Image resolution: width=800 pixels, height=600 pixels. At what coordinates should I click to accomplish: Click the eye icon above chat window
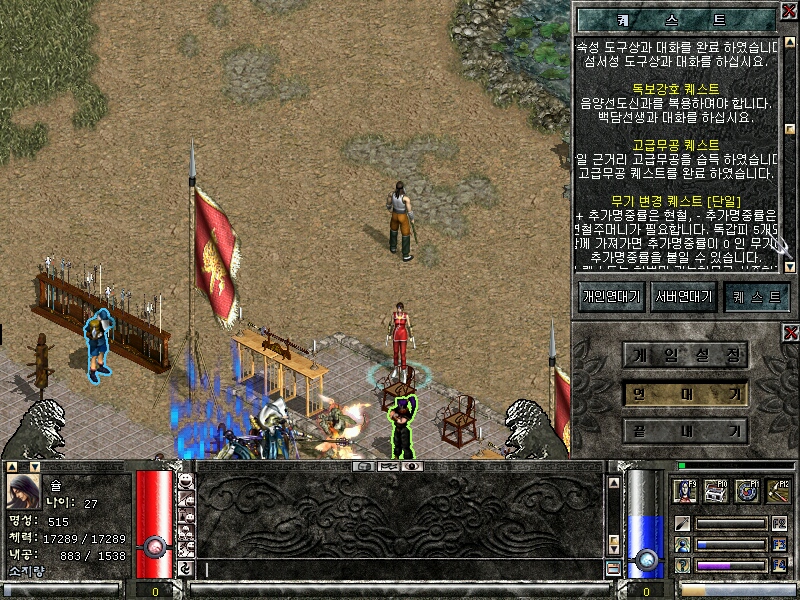click(411, 466)
